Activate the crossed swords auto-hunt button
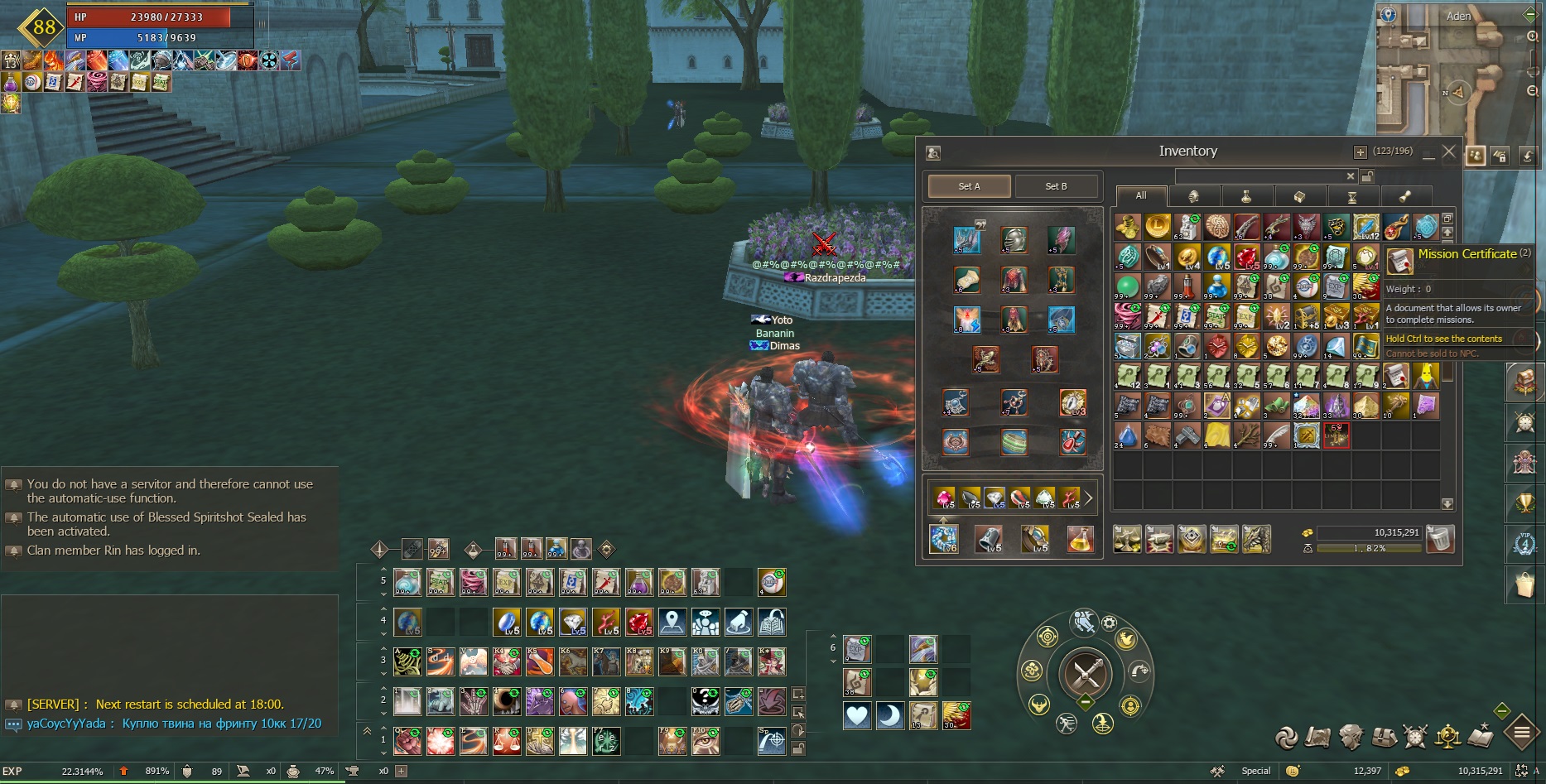 (1086, 675)
